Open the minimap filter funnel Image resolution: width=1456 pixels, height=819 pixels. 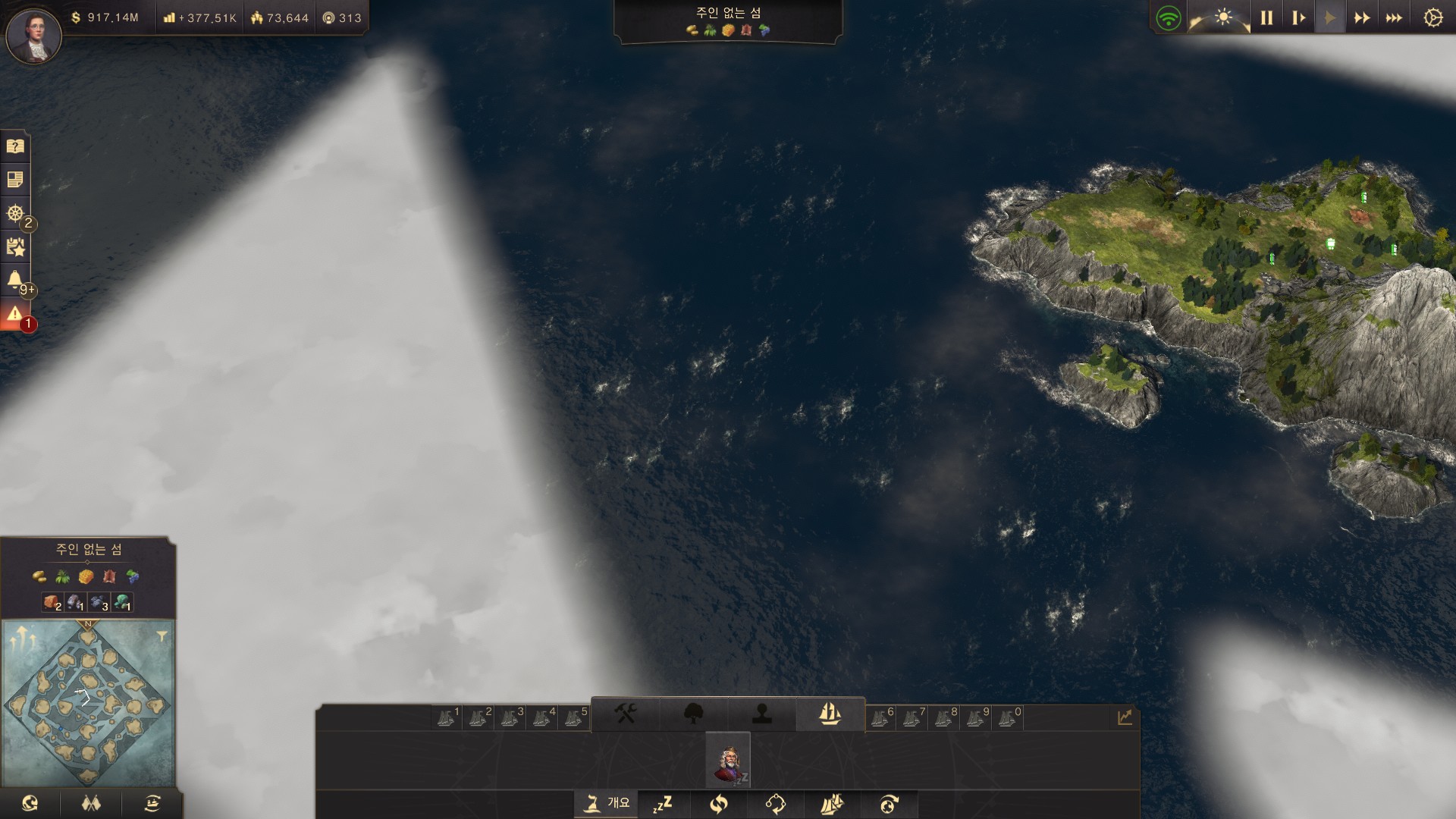pyautogui.click(x=162, y=637)
